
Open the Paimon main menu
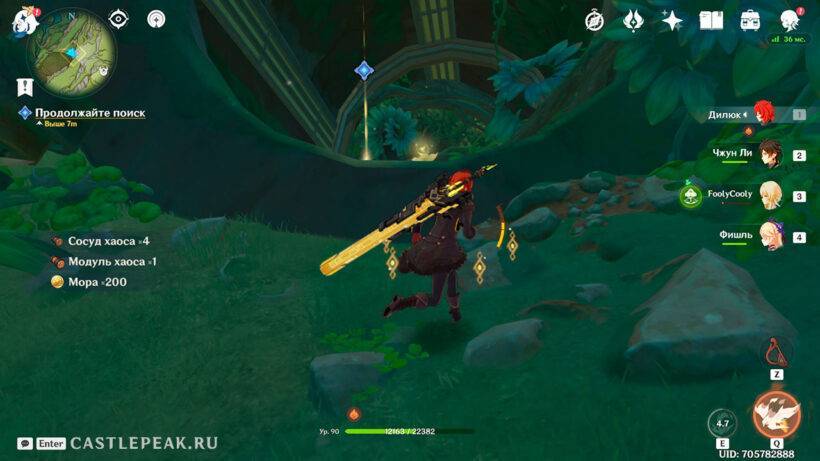[x=20, y=20]
